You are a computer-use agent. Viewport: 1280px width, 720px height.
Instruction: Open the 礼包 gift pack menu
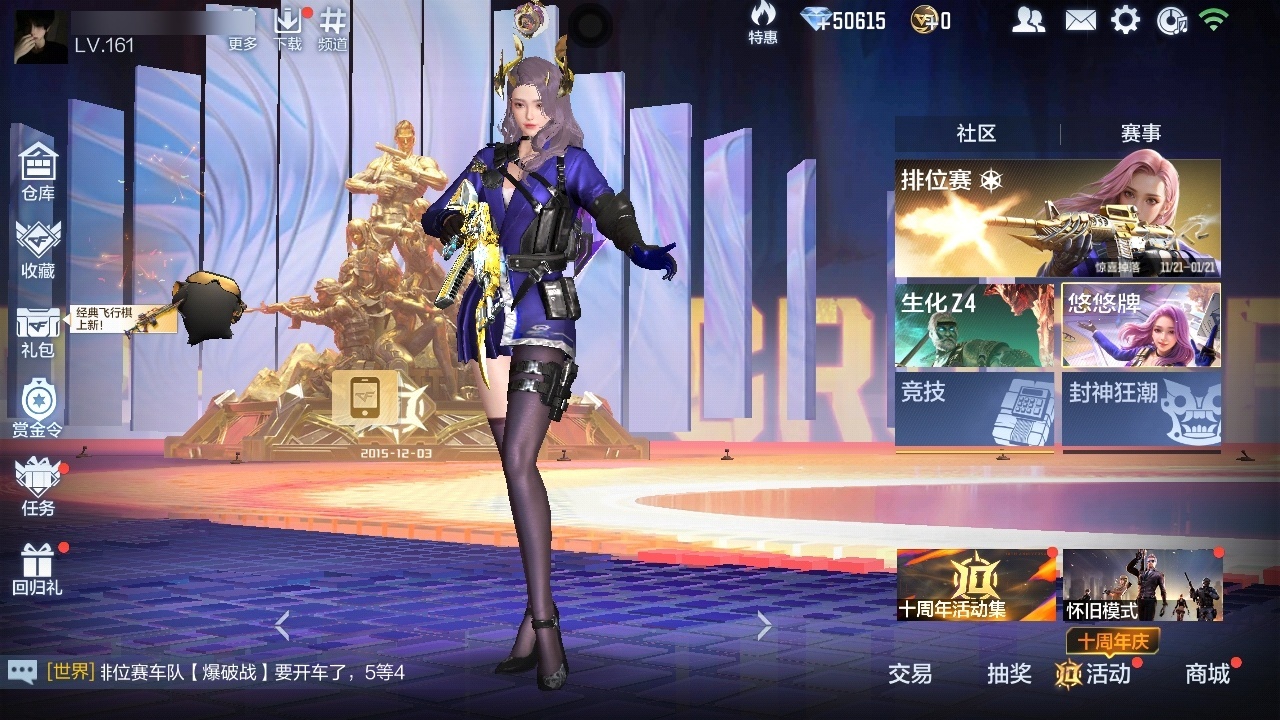pyautogui.click(x=38, y=331)
